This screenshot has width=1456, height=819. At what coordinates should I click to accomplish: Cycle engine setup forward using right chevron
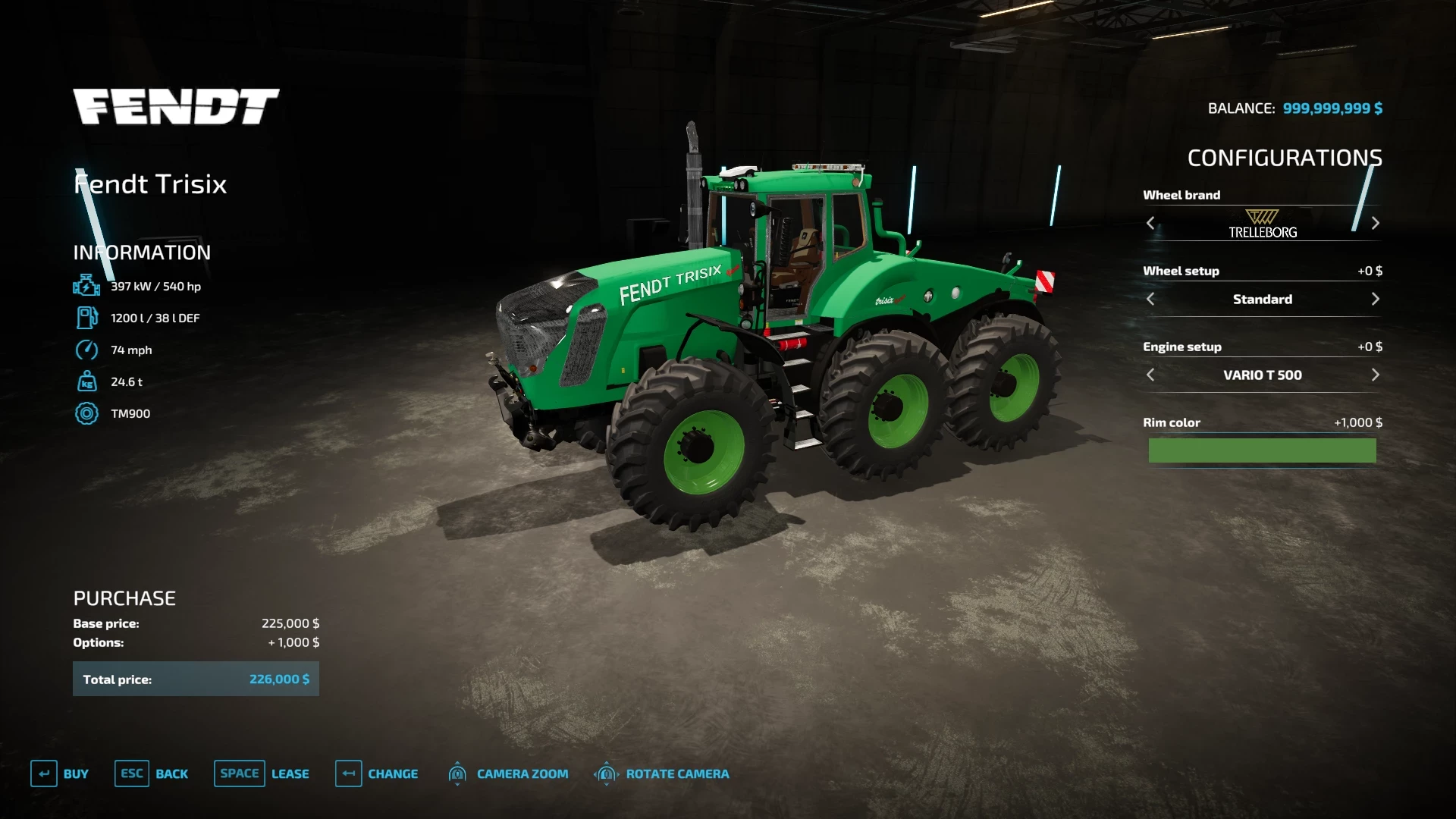(1375, 375)
